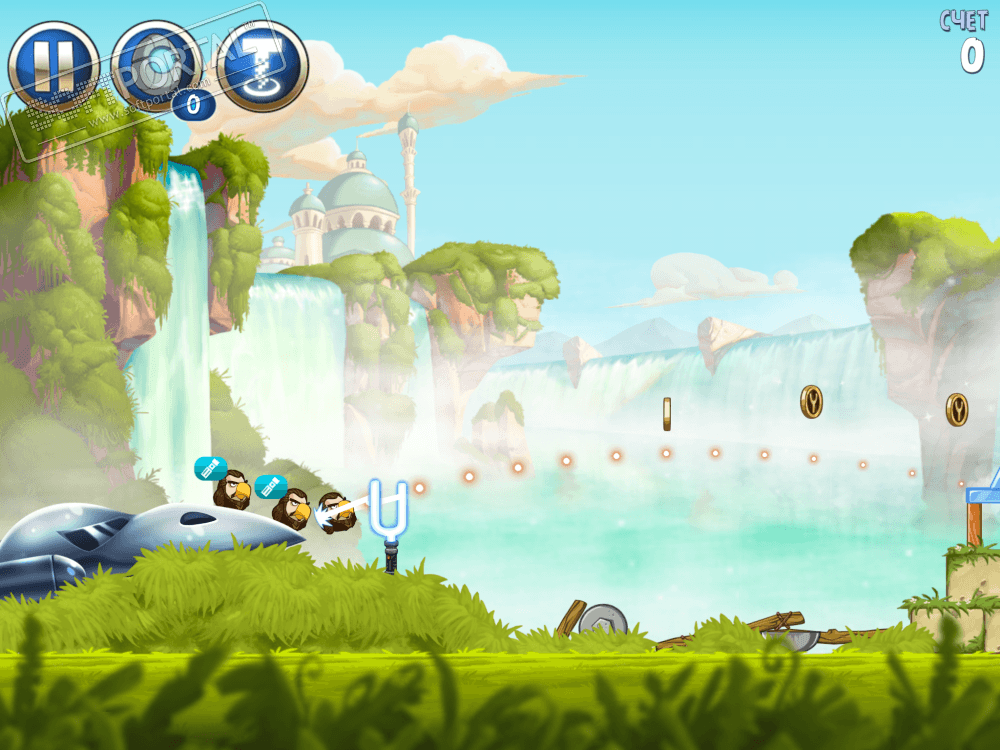Pause the game
Screen dimensions: 1000x750
pyautogui.click(x=53, y=66)
